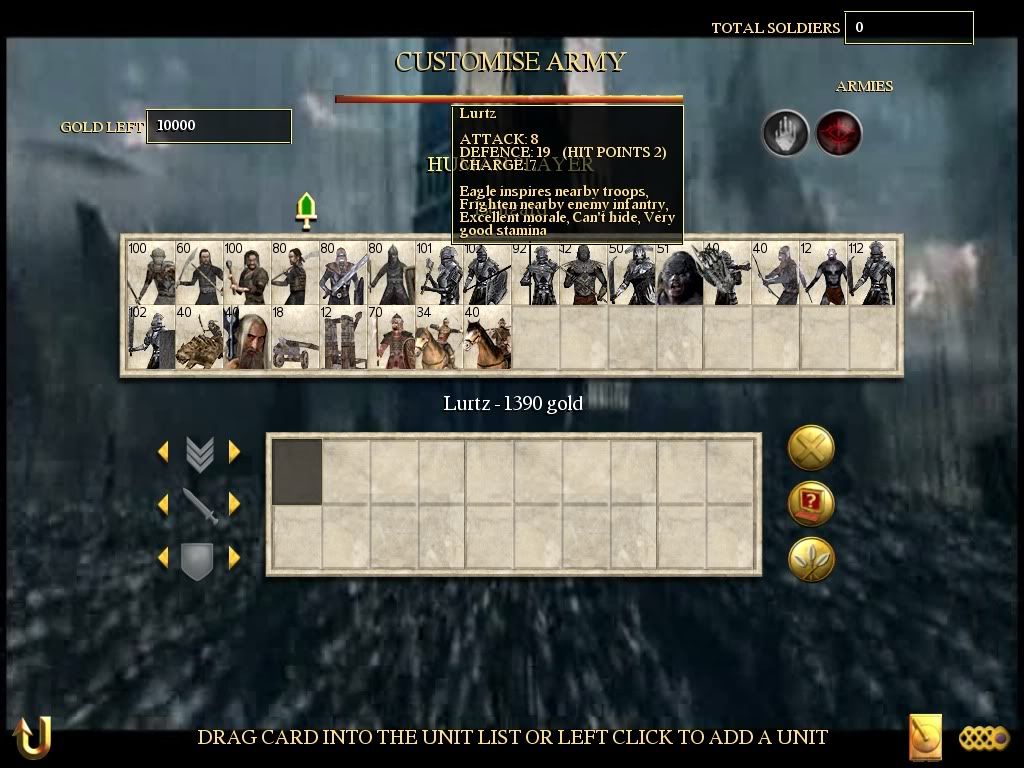Click the gold chain links icon
The width and height of the screenshot is (1024, 768).
(984, 738)
